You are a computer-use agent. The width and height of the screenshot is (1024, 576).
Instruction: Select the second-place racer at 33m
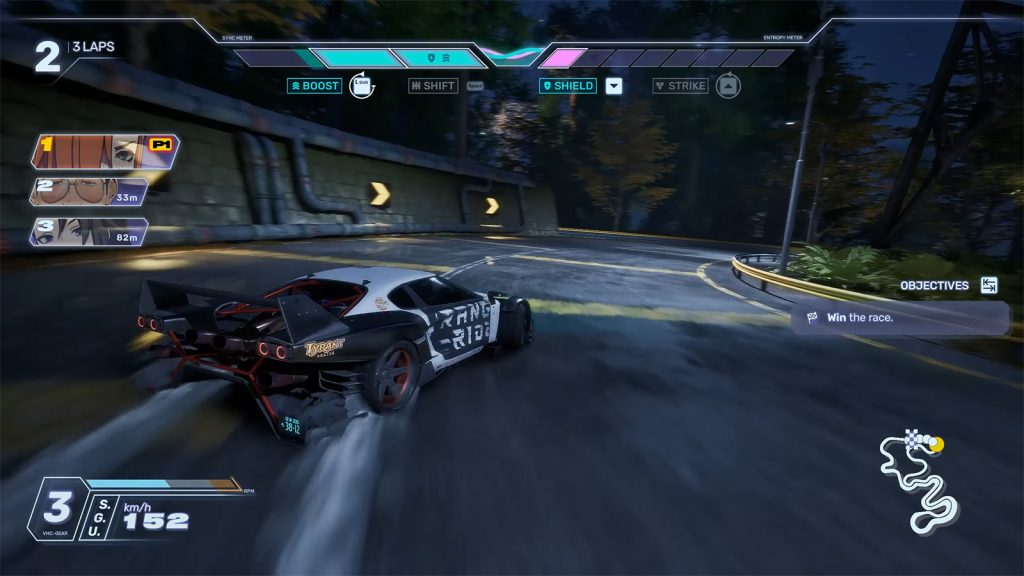tap(90, 192)
